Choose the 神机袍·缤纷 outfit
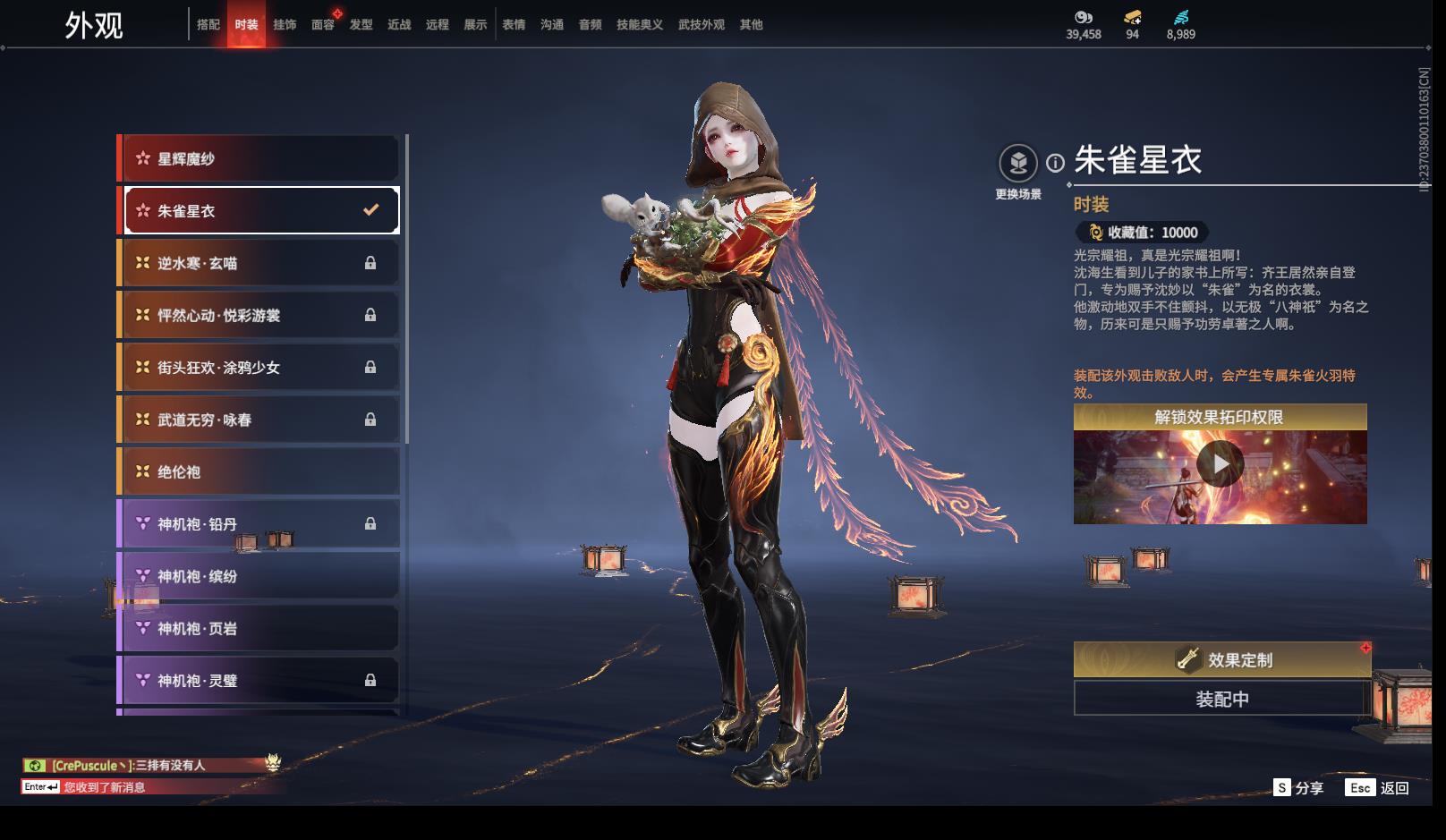This screenshot has height=840, width=1446. pos(259,576)
